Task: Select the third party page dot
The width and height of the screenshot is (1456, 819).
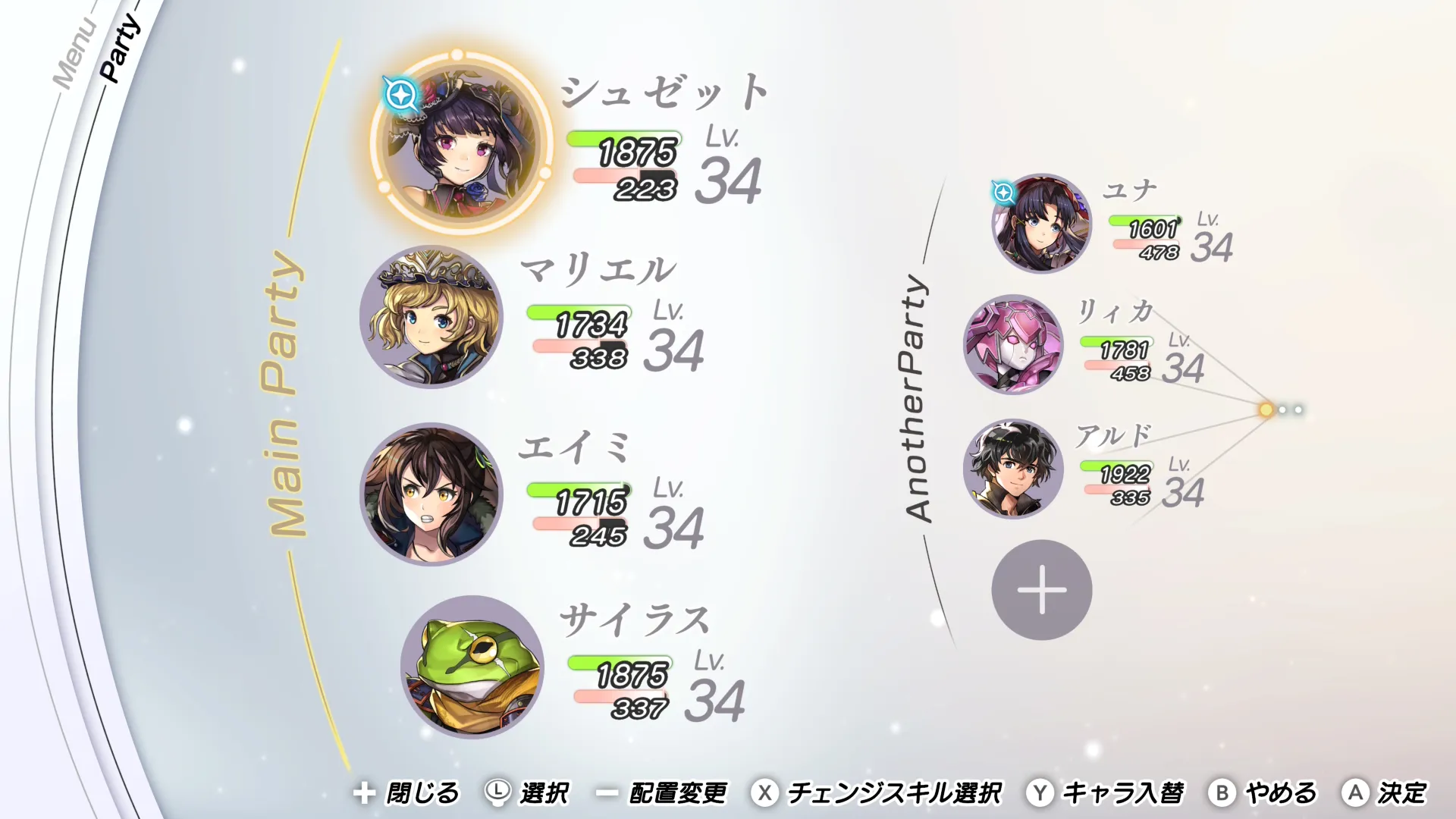Action: [x=1298, y=409]
